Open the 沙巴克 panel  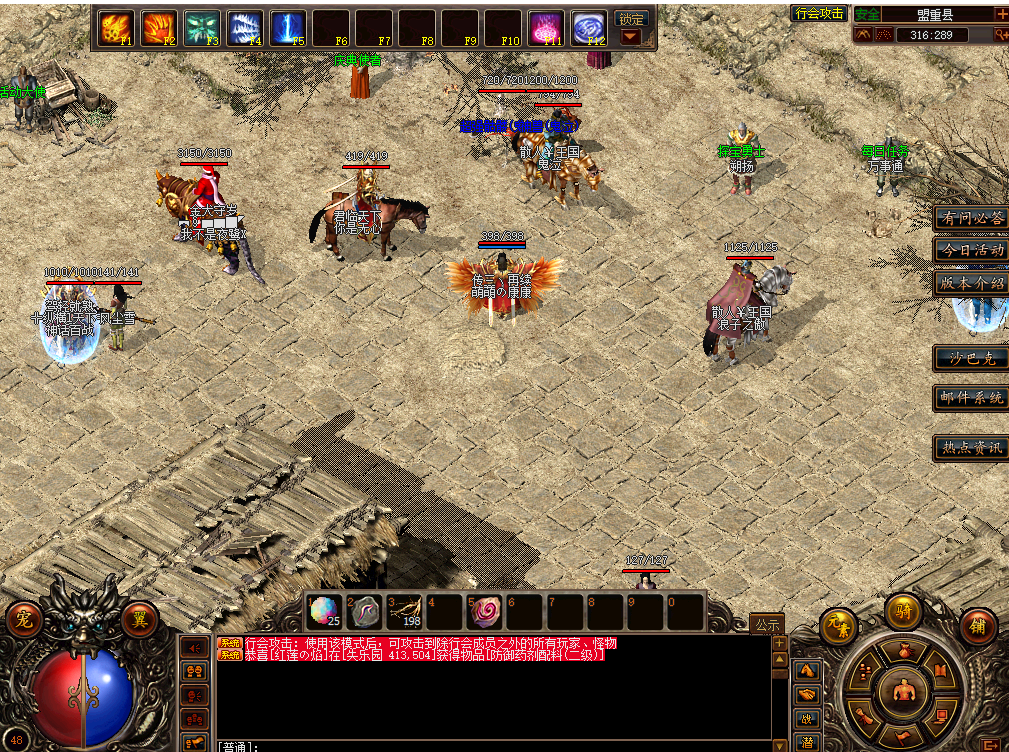970,358
